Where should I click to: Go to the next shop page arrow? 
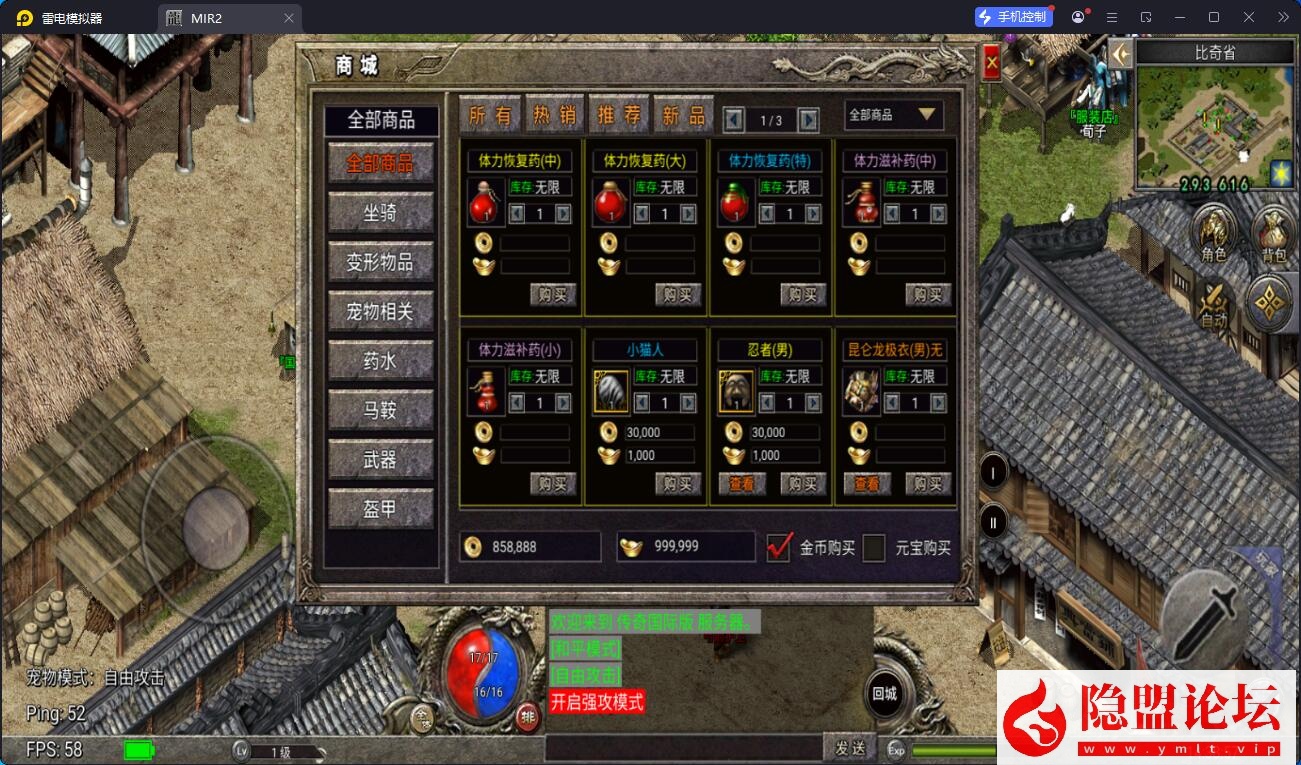[x=809, y=120]
